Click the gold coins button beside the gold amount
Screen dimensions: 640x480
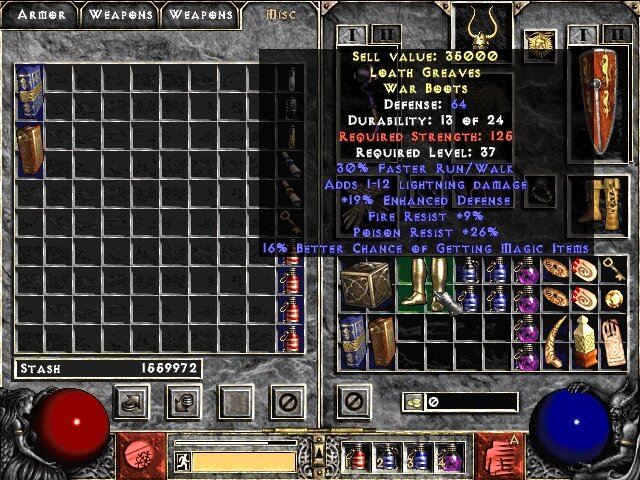[411, 402]
